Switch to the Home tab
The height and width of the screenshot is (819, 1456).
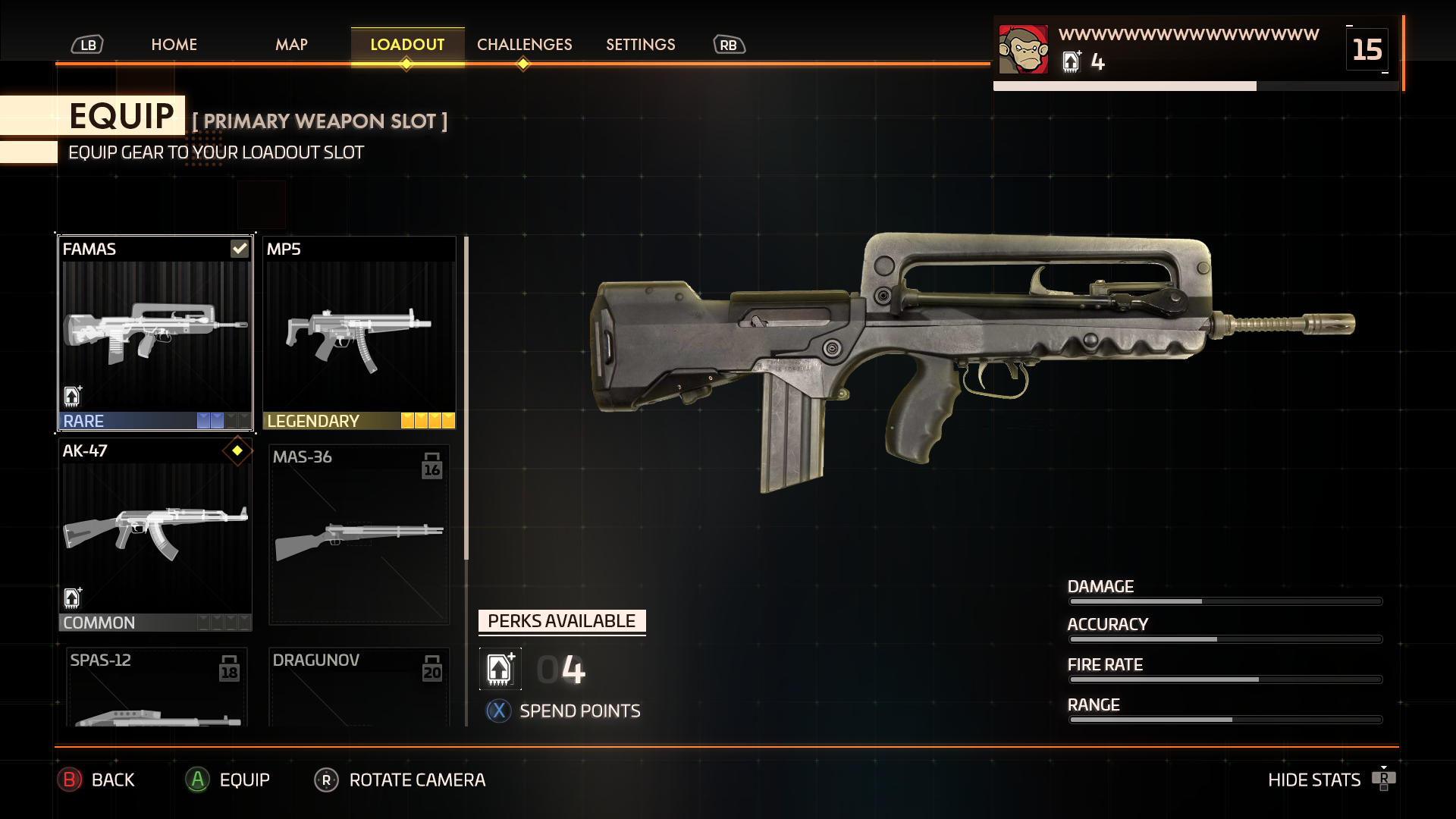(x=174, y=45)
